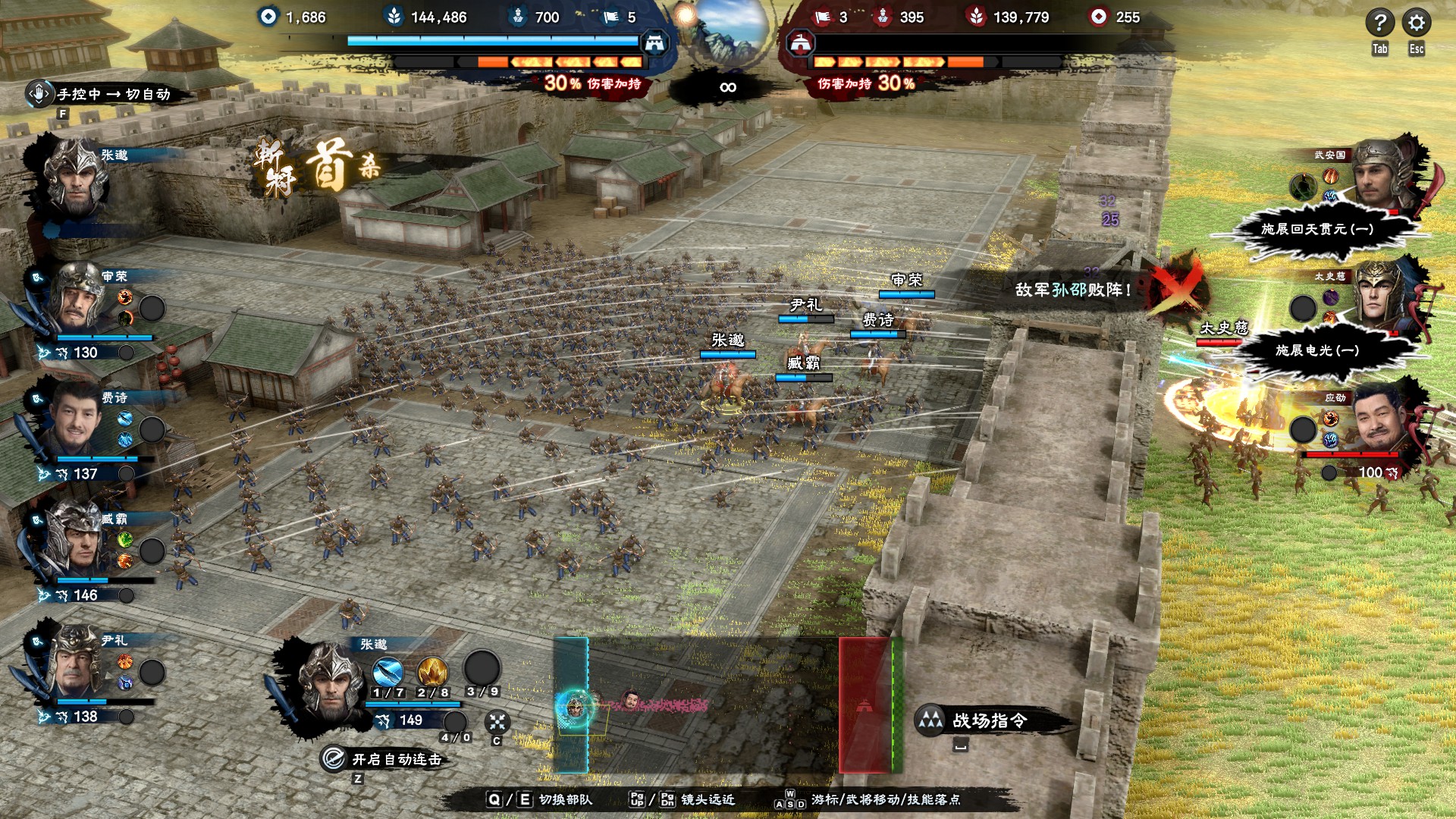Viewport: 1456px width, 819px height.
Task: Click the formation crossed-arrows icon
Action: [497, 722]
